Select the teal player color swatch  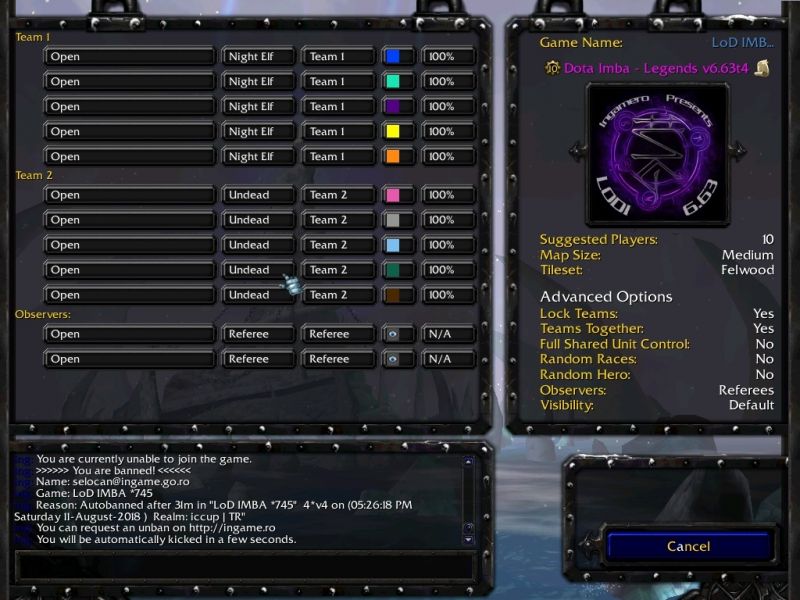397,82
